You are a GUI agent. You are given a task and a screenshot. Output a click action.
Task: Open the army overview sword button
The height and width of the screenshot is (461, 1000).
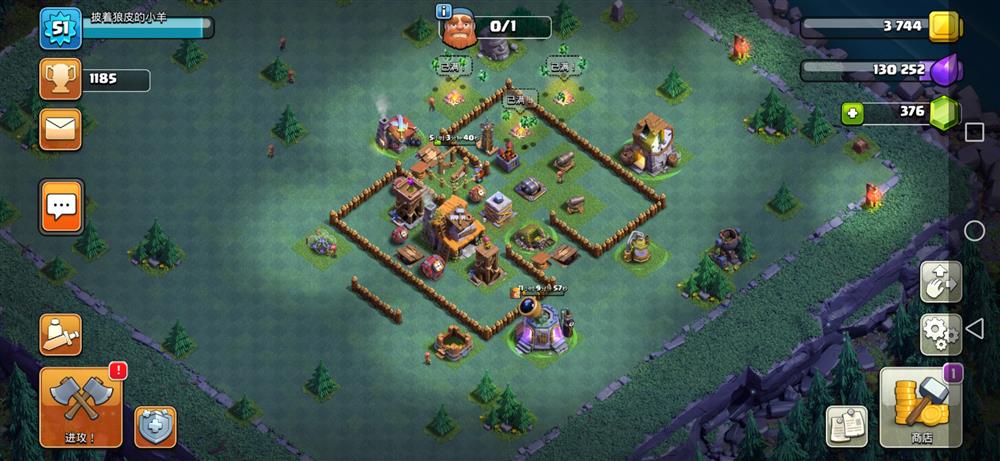[60, 334]
